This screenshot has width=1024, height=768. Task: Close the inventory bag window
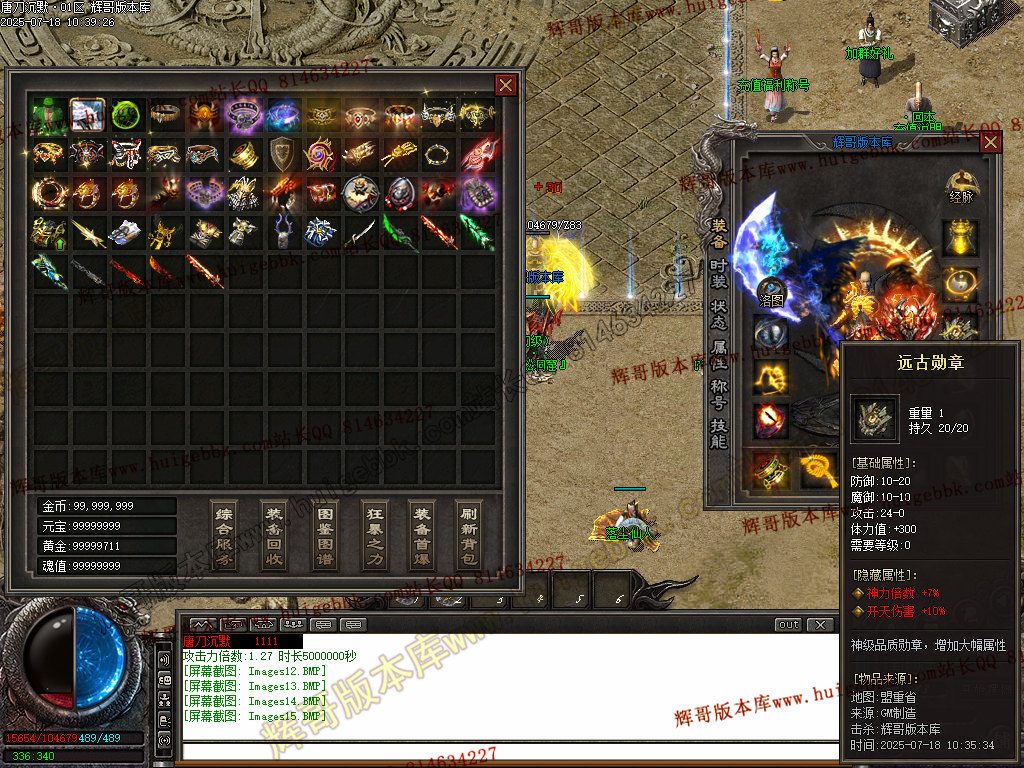coord(506,85)
